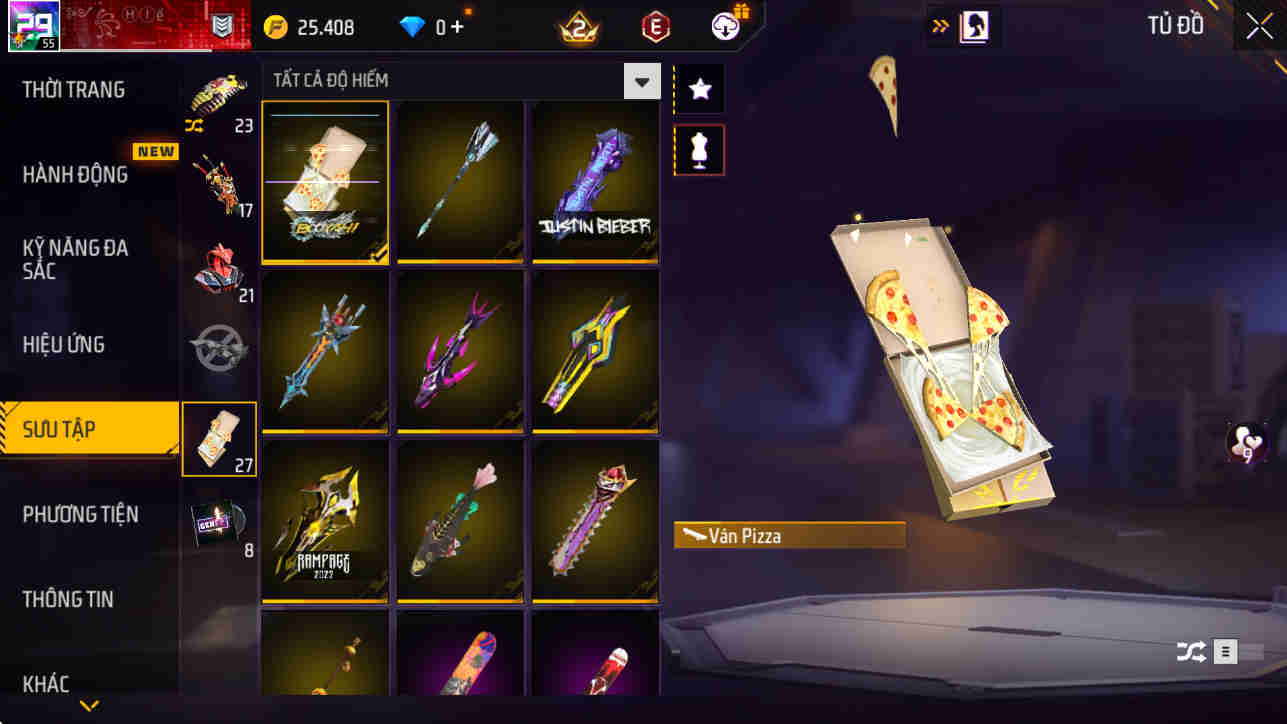Toggle the favorites star filter on the right panel
The height and width of the screenshot is (724, 1287).
[699, 88]
